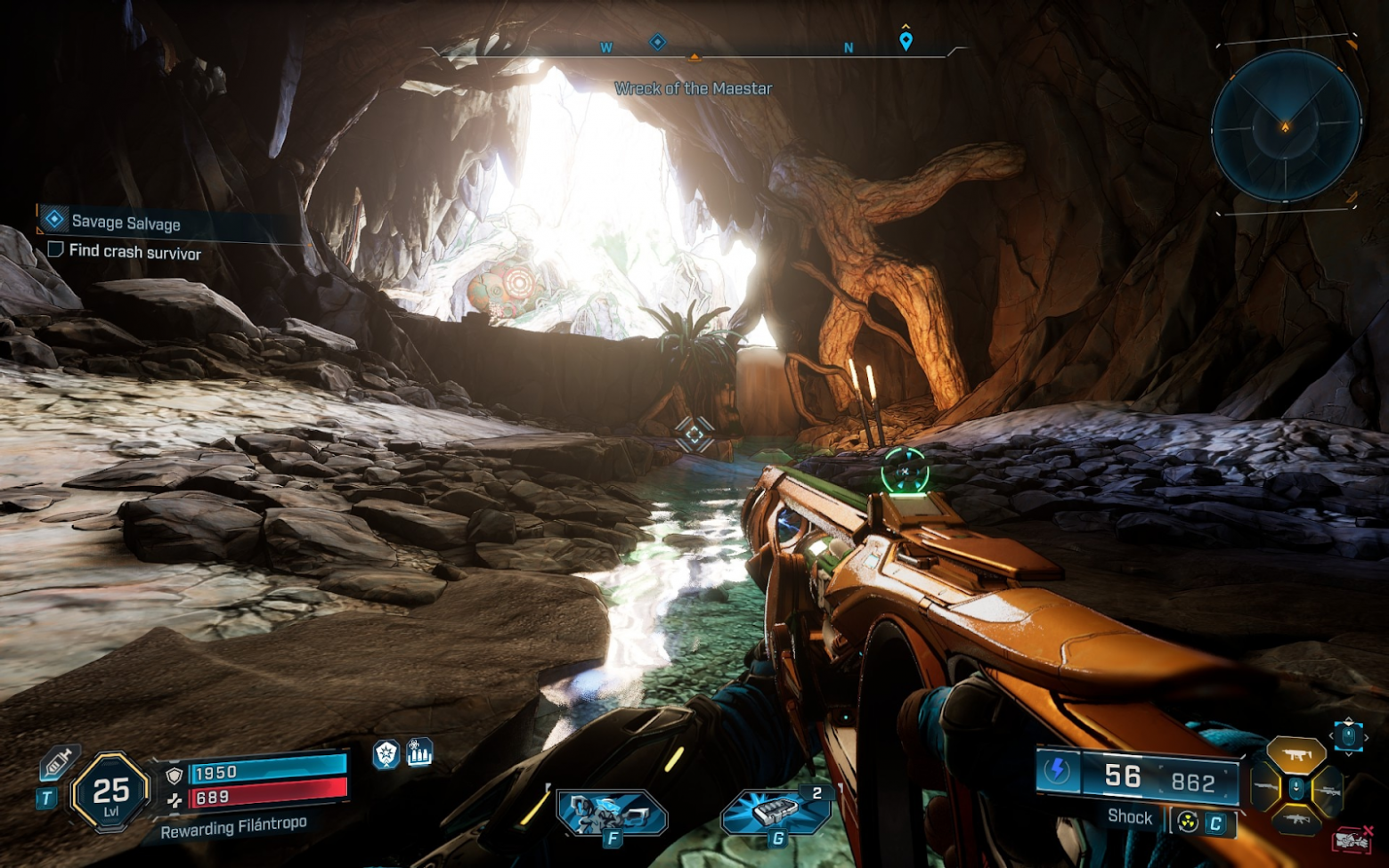Click the crossed-out red trade hands icon

(x=1350, y=842)
